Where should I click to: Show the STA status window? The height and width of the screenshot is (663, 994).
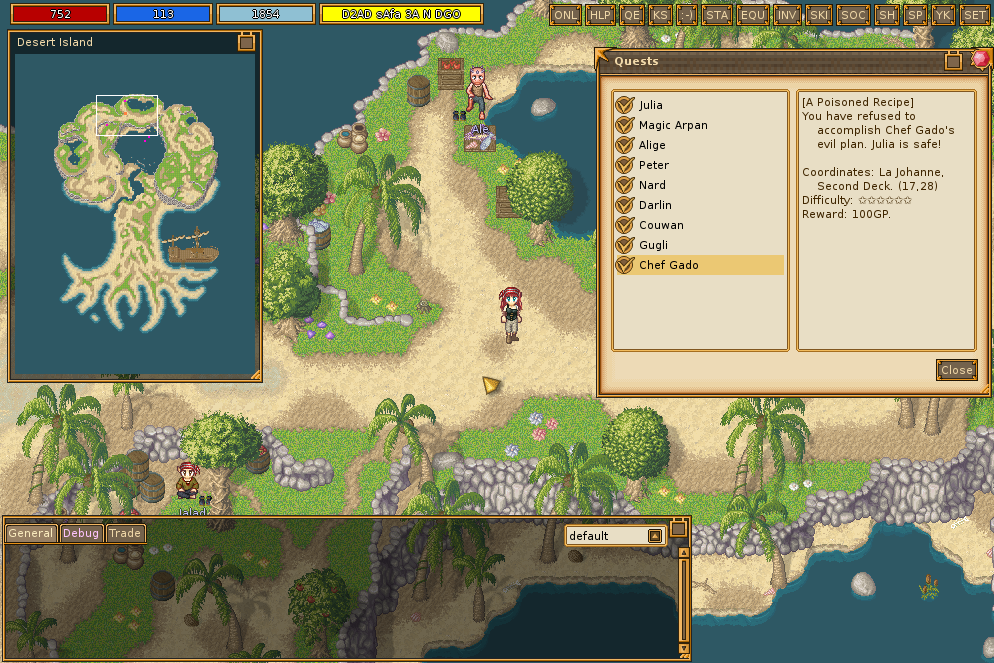(x=717, y=15)
